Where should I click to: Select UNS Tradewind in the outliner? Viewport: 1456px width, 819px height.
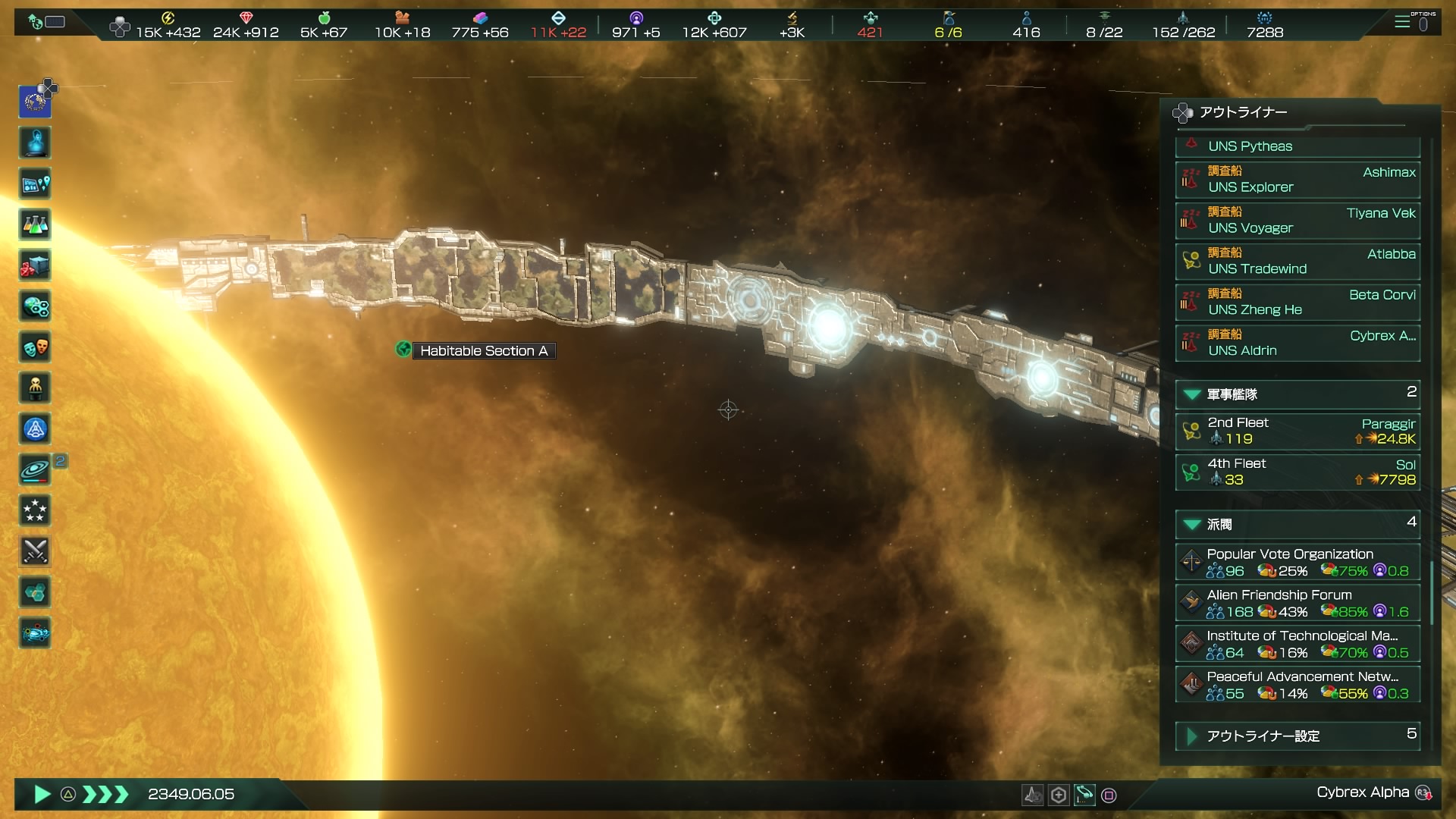[1297, 262]
